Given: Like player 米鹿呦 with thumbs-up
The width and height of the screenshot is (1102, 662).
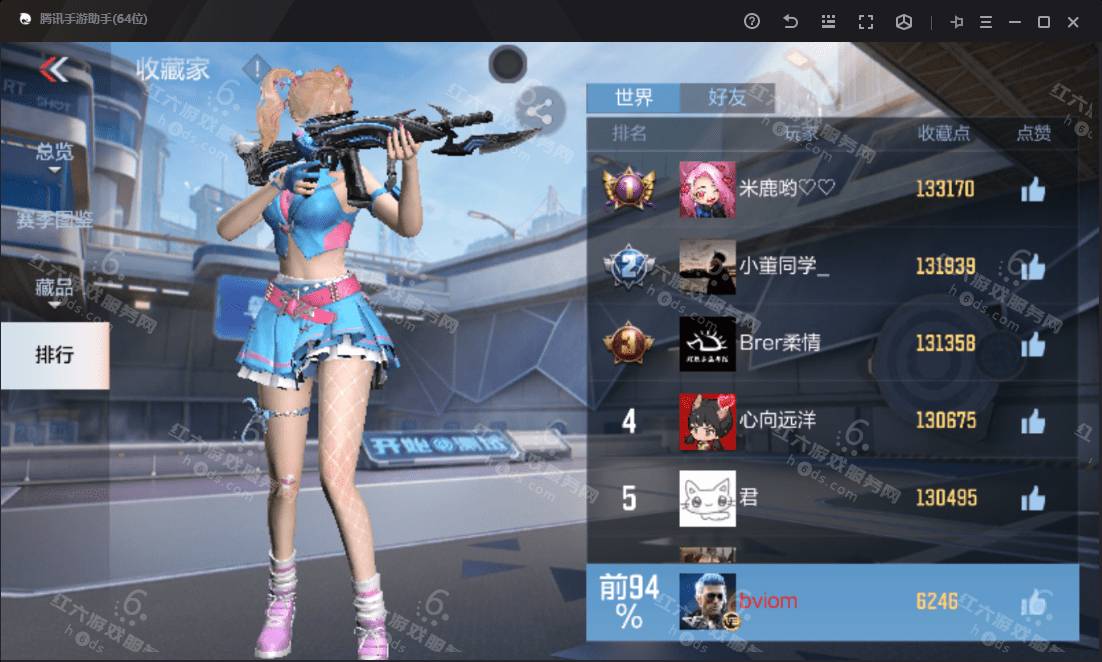Looking at the screenshot, I should tap(1033, 189).
